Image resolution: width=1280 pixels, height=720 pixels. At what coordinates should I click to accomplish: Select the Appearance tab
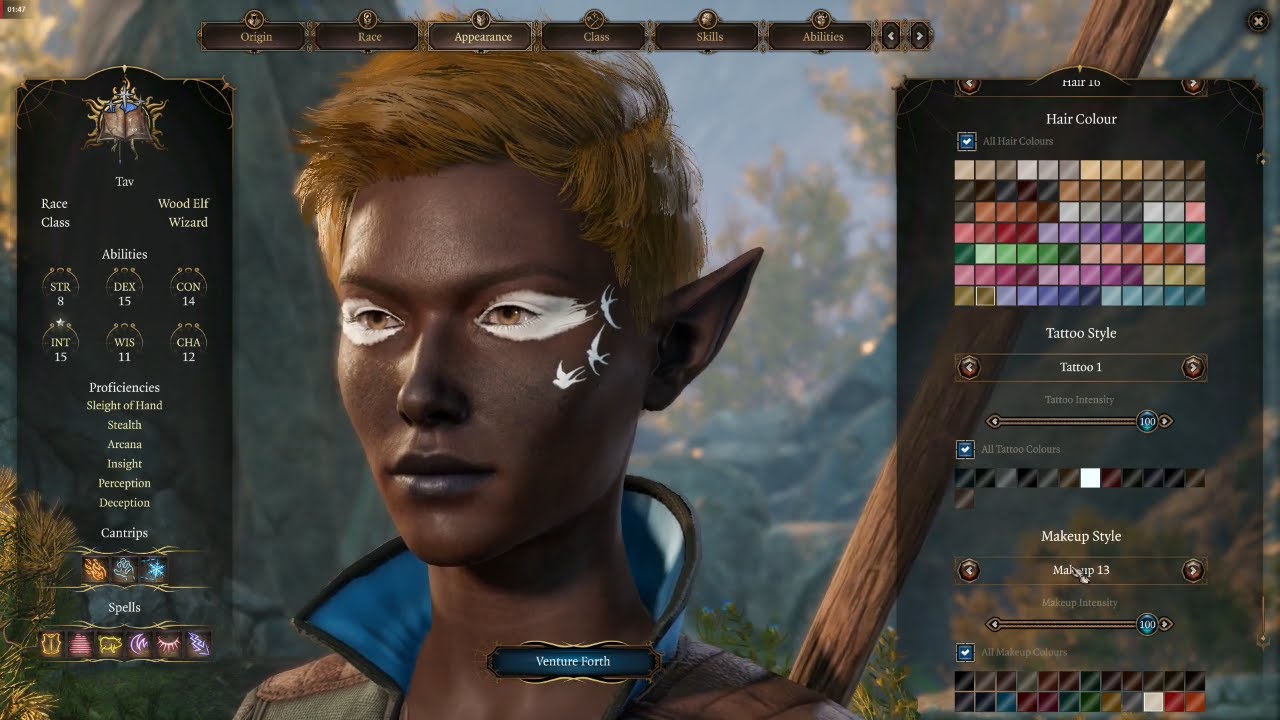point(483,36)
